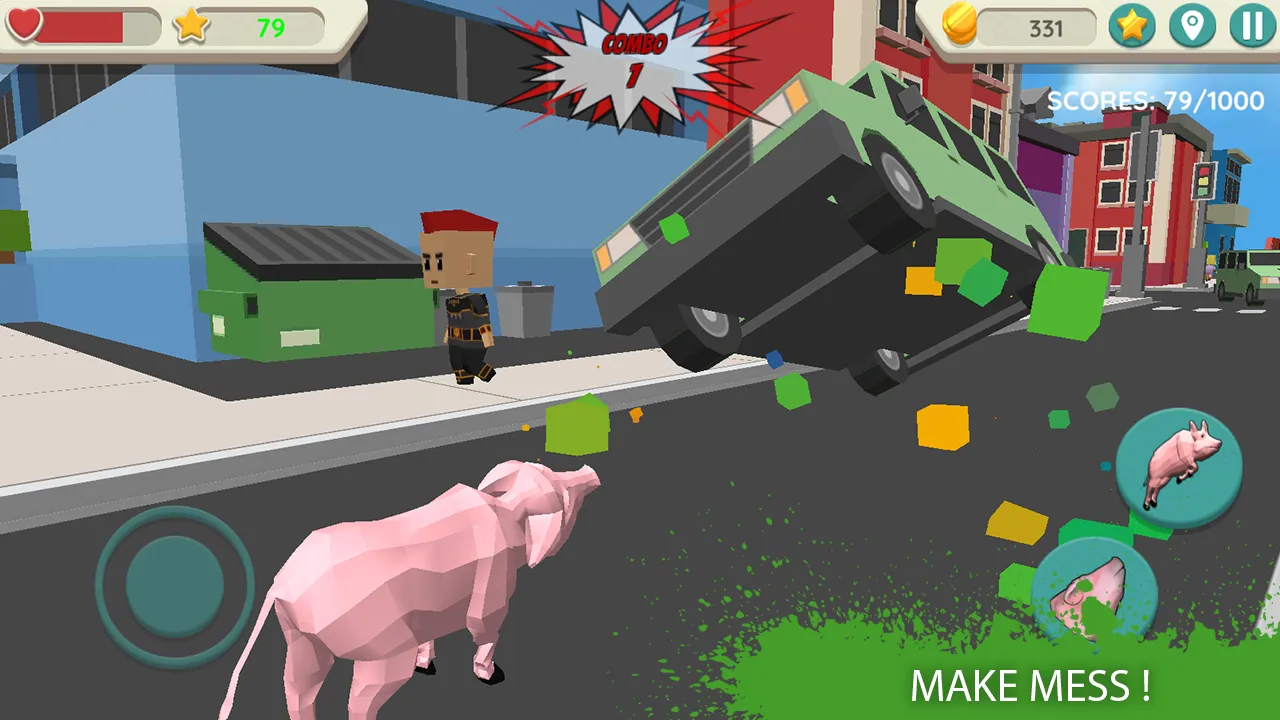Click the metal trash can
The height and width of the screenshot is (720, 1280).
[x=525, y=310]
